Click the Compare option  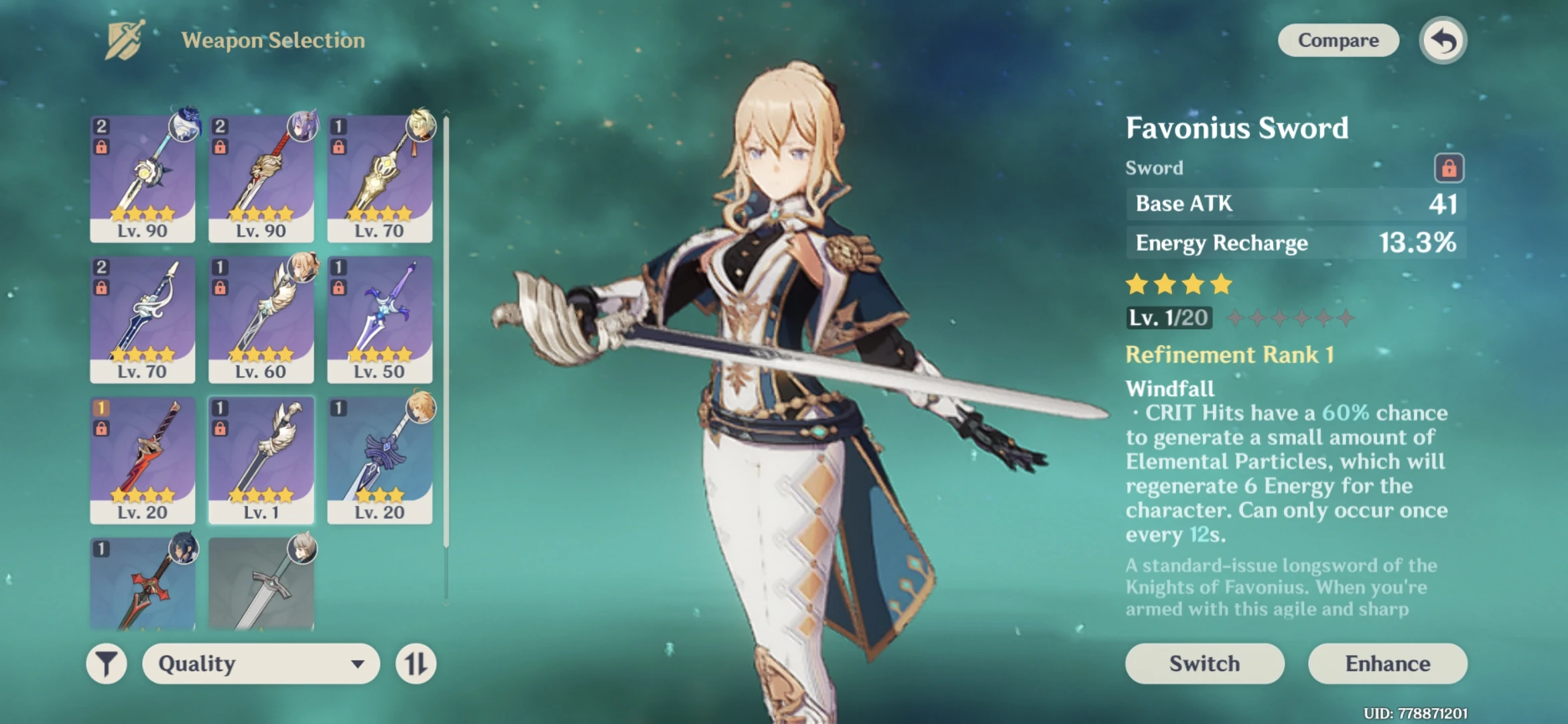[x=1337, y=40]
